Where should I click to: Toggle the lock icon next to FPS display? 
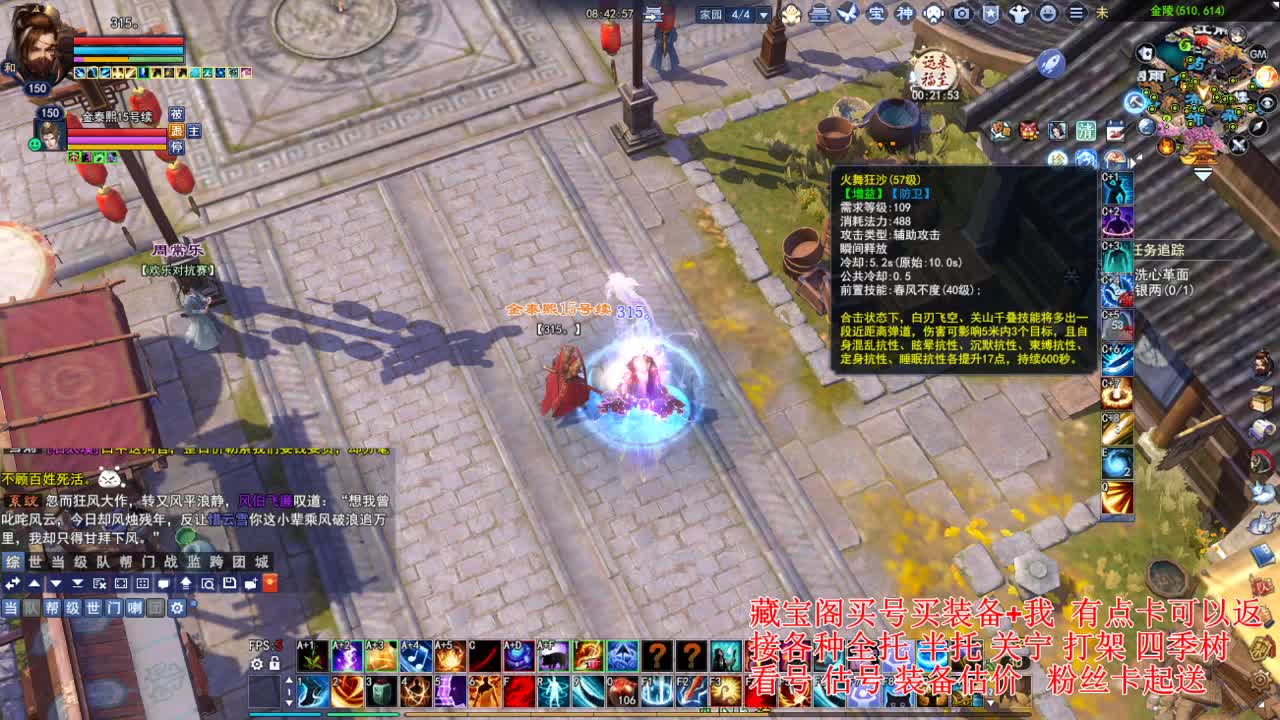coord(274,663)
